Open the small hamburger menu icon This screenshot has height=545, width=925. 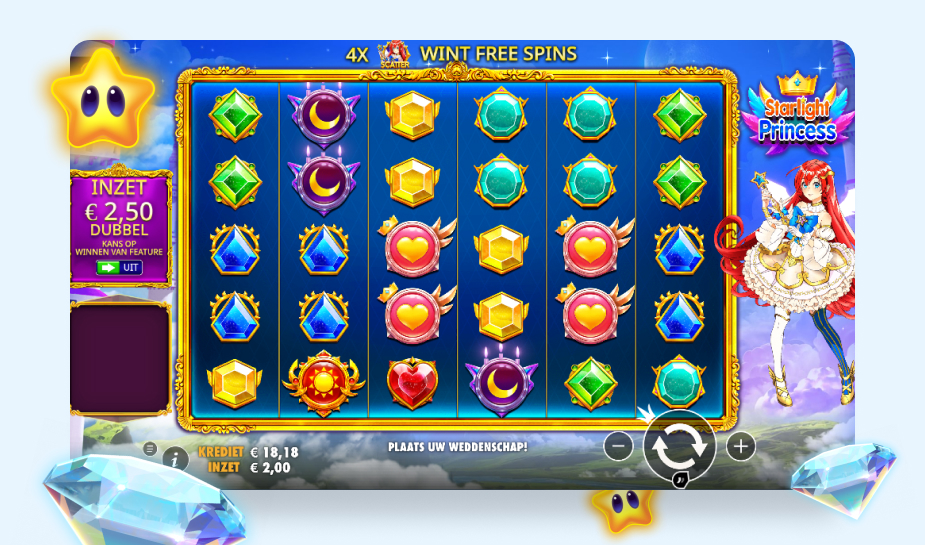pyautogui.click(x=150, y=449)
